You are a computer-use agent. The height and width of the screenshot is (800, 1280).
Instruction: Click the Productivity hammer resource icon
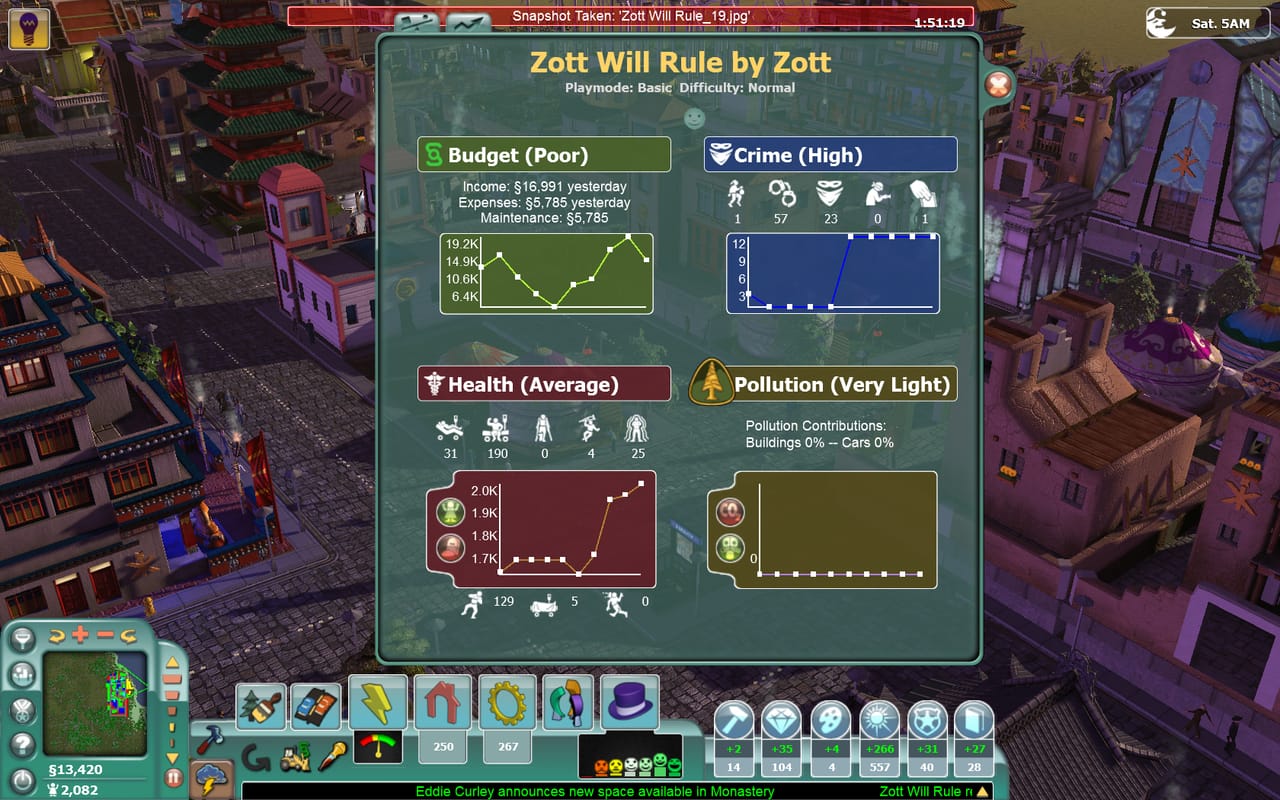[734, 719]
